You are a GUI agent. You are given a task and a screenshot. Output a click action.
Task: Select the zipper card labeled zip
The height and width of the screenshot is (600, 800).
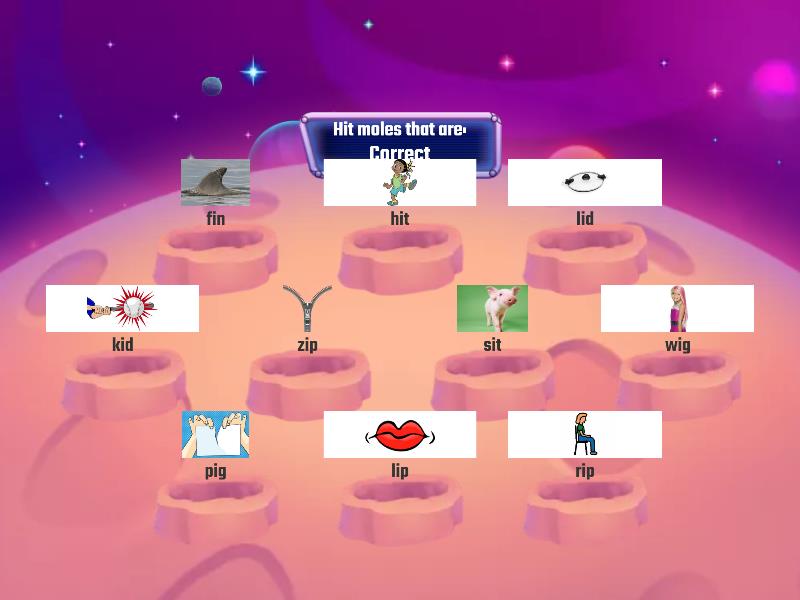pos(307,308)
